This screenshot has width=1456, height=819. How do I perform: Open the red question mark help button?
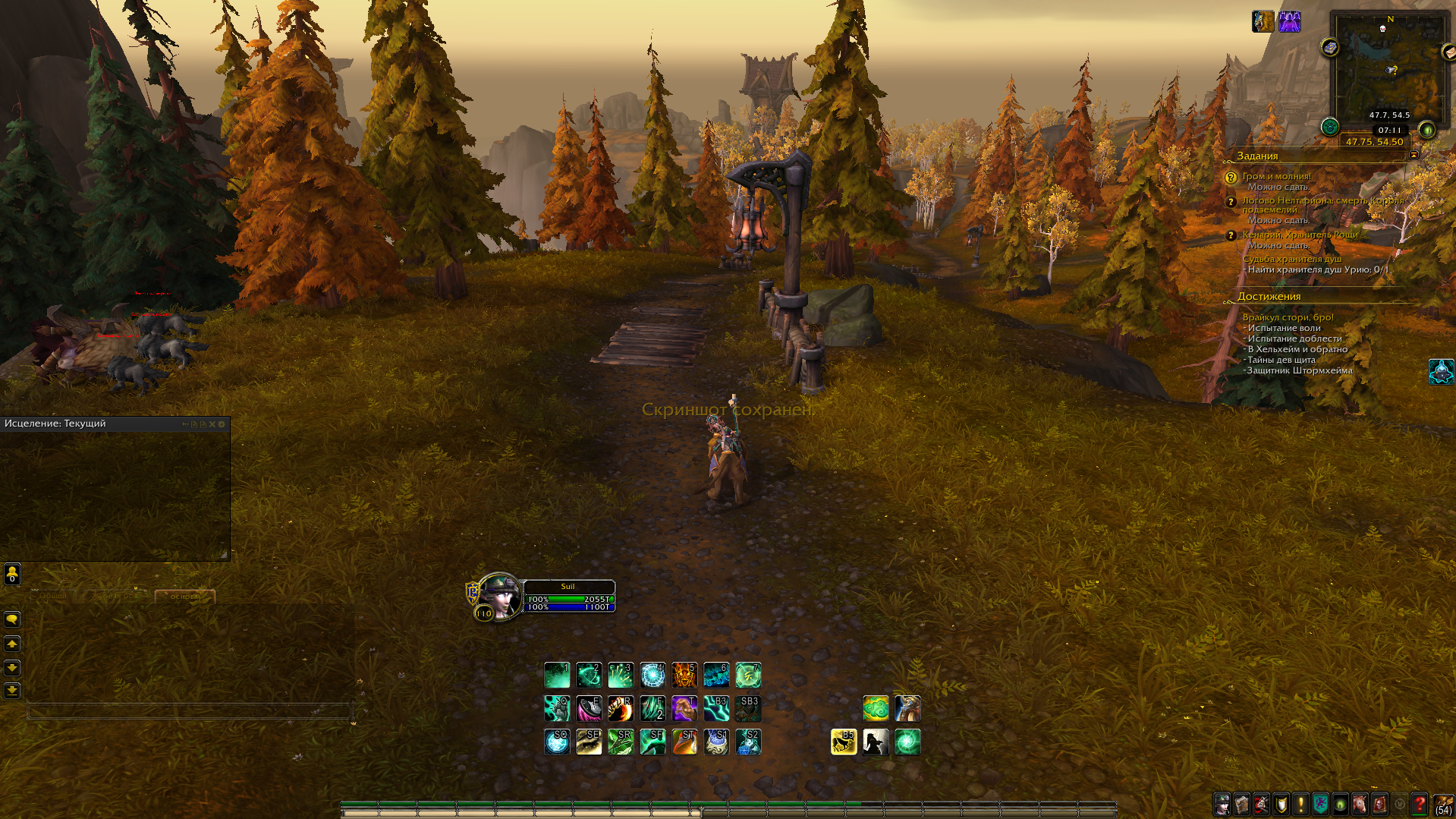[x=1419, y=804]
